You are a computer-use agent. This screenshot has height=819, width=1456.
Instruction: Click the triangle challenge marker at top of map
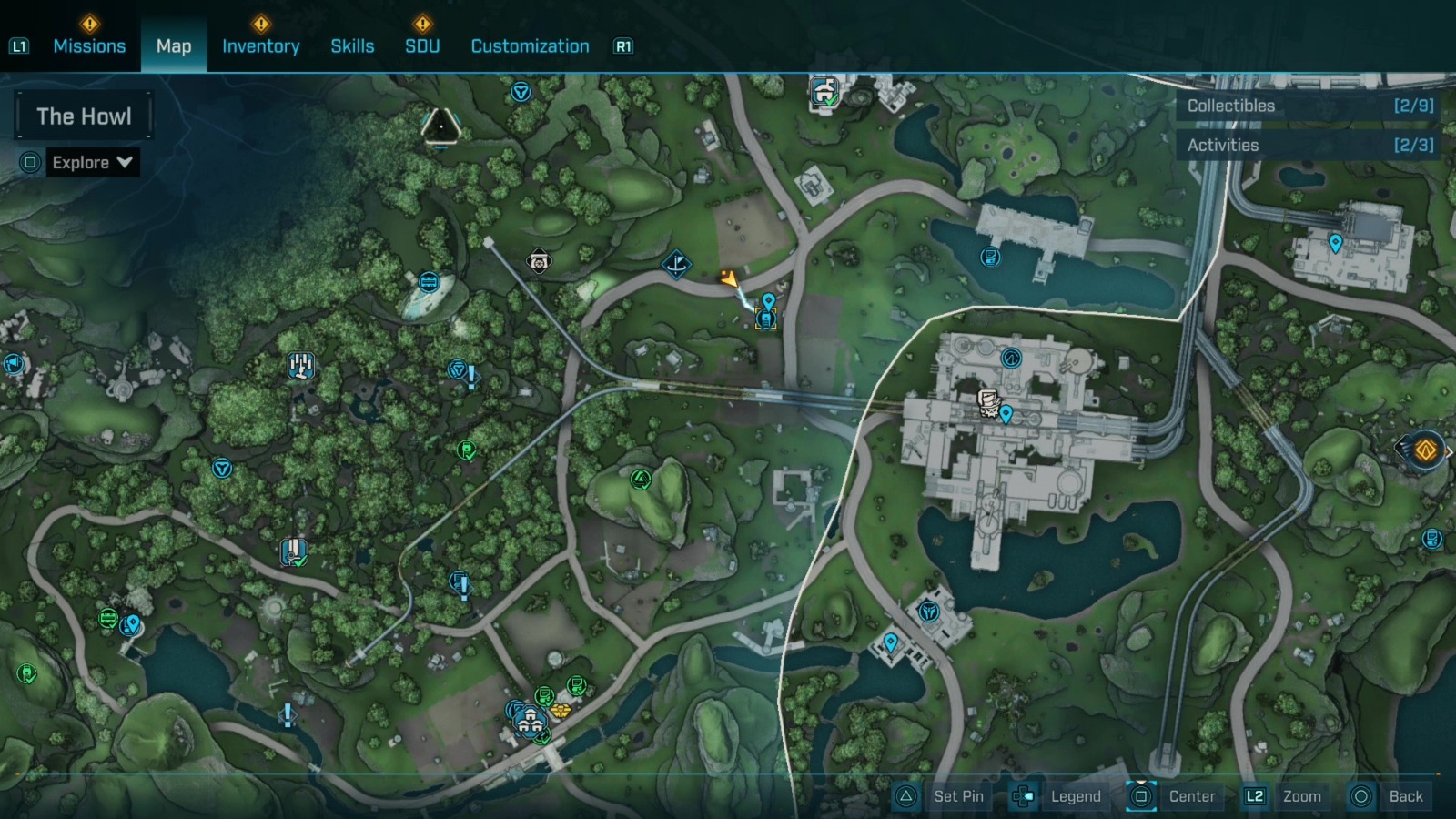pyautogui.click(x=443, y=126)
